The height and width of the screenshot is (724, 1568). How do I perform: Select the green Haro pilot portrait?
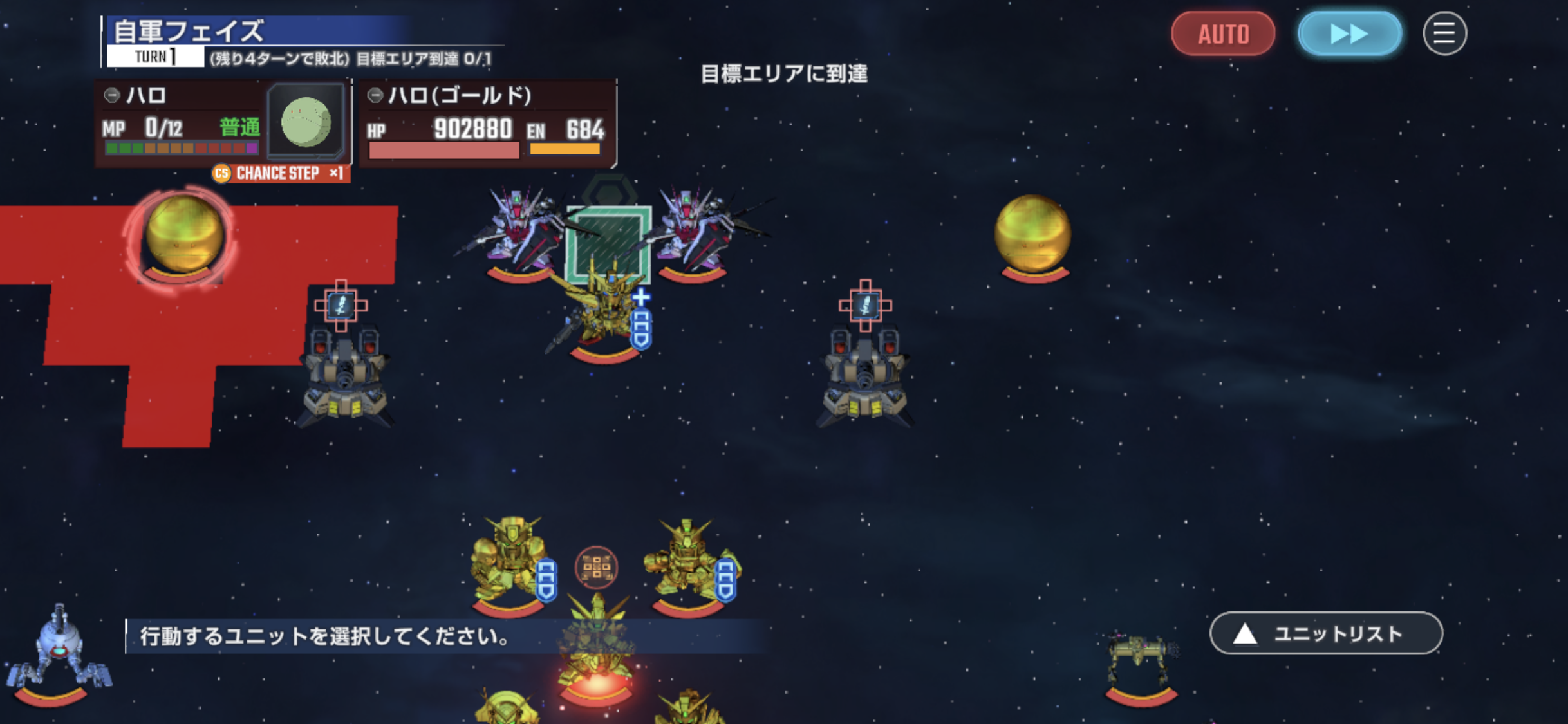(306, 122)
